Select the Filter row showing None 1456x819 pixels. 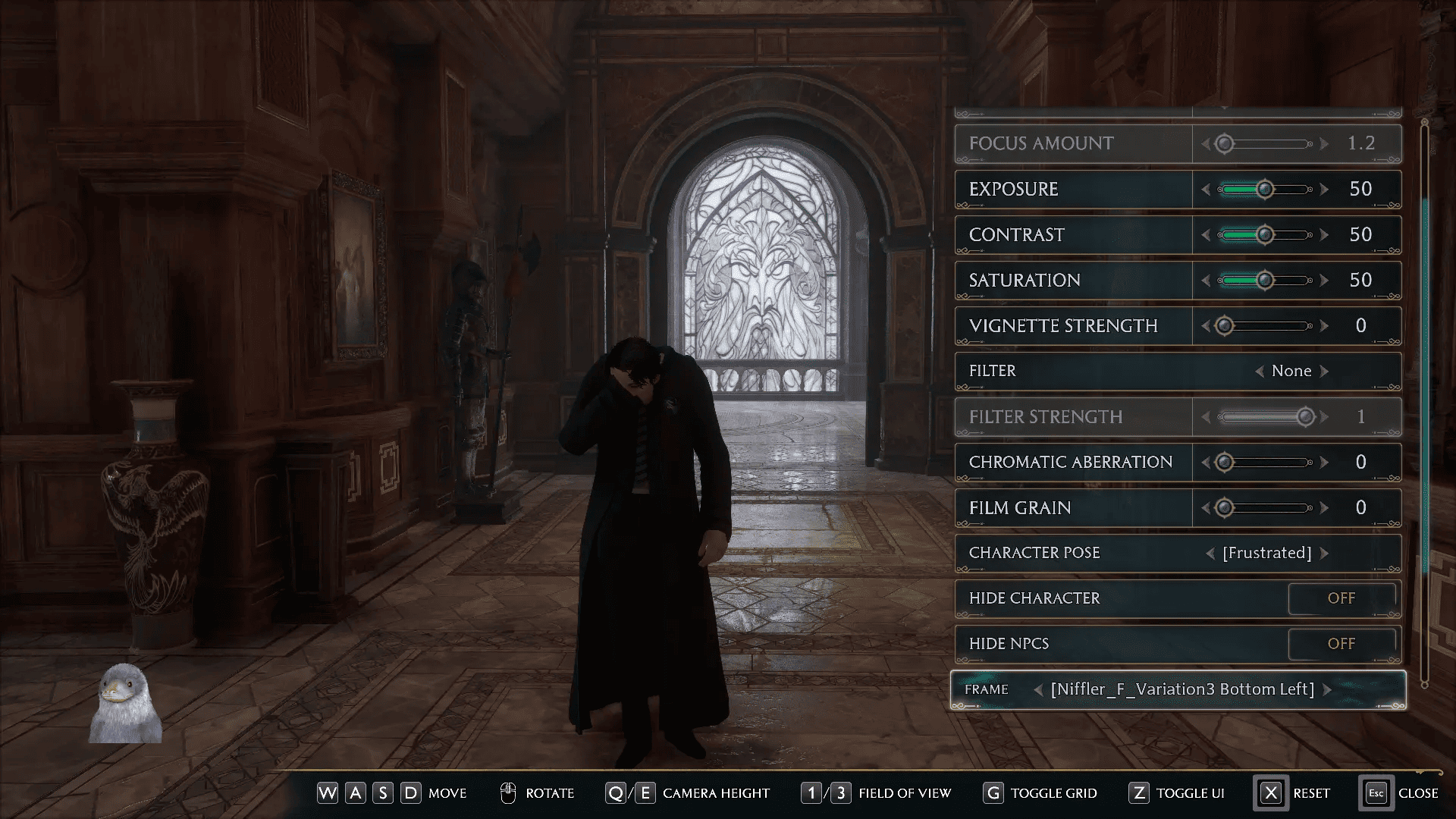pyautogui.click(x=993, y=371)
